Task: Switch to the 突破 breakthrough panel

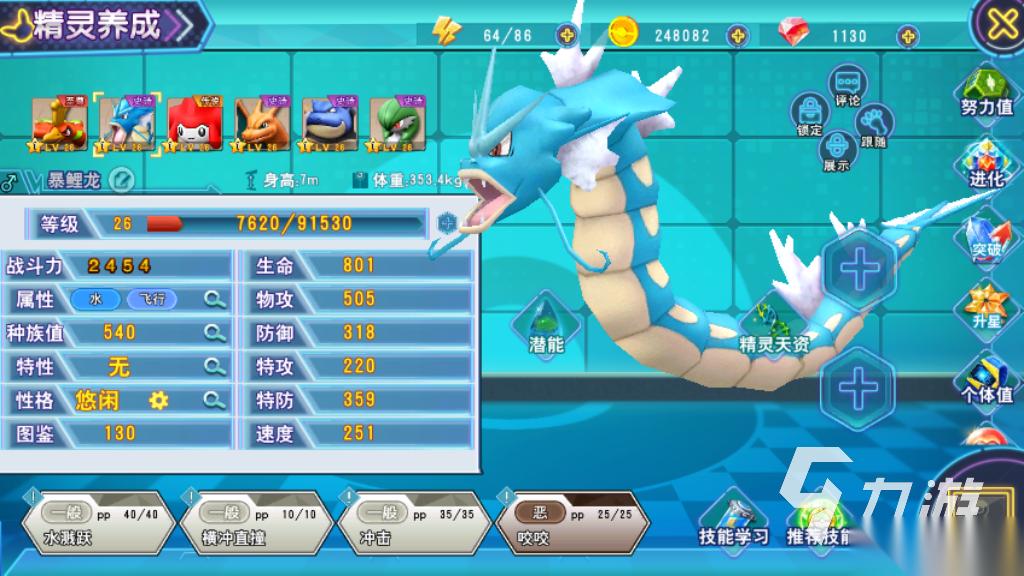Action: point(986,237)
